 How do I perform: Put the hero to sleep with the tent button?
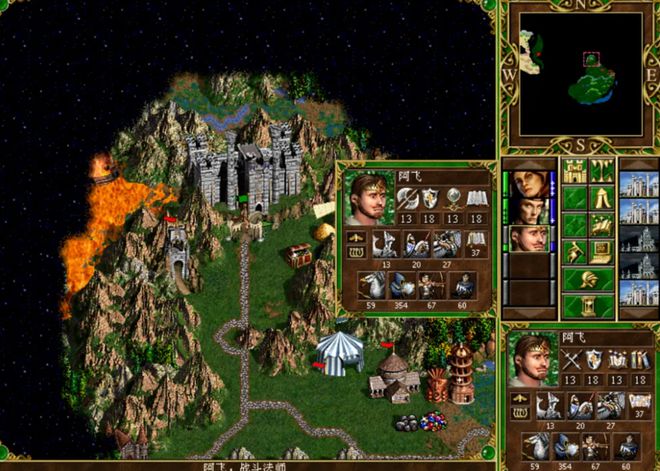click(x=602, y=199)
